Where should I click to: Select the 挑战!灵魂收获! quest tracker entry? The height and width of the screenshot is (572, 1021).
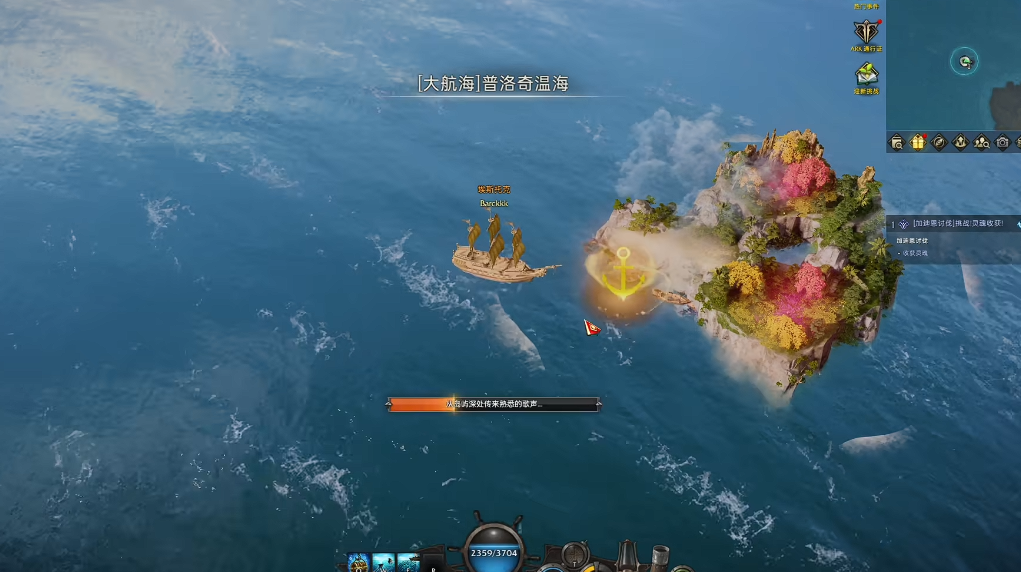pos(956,224)
